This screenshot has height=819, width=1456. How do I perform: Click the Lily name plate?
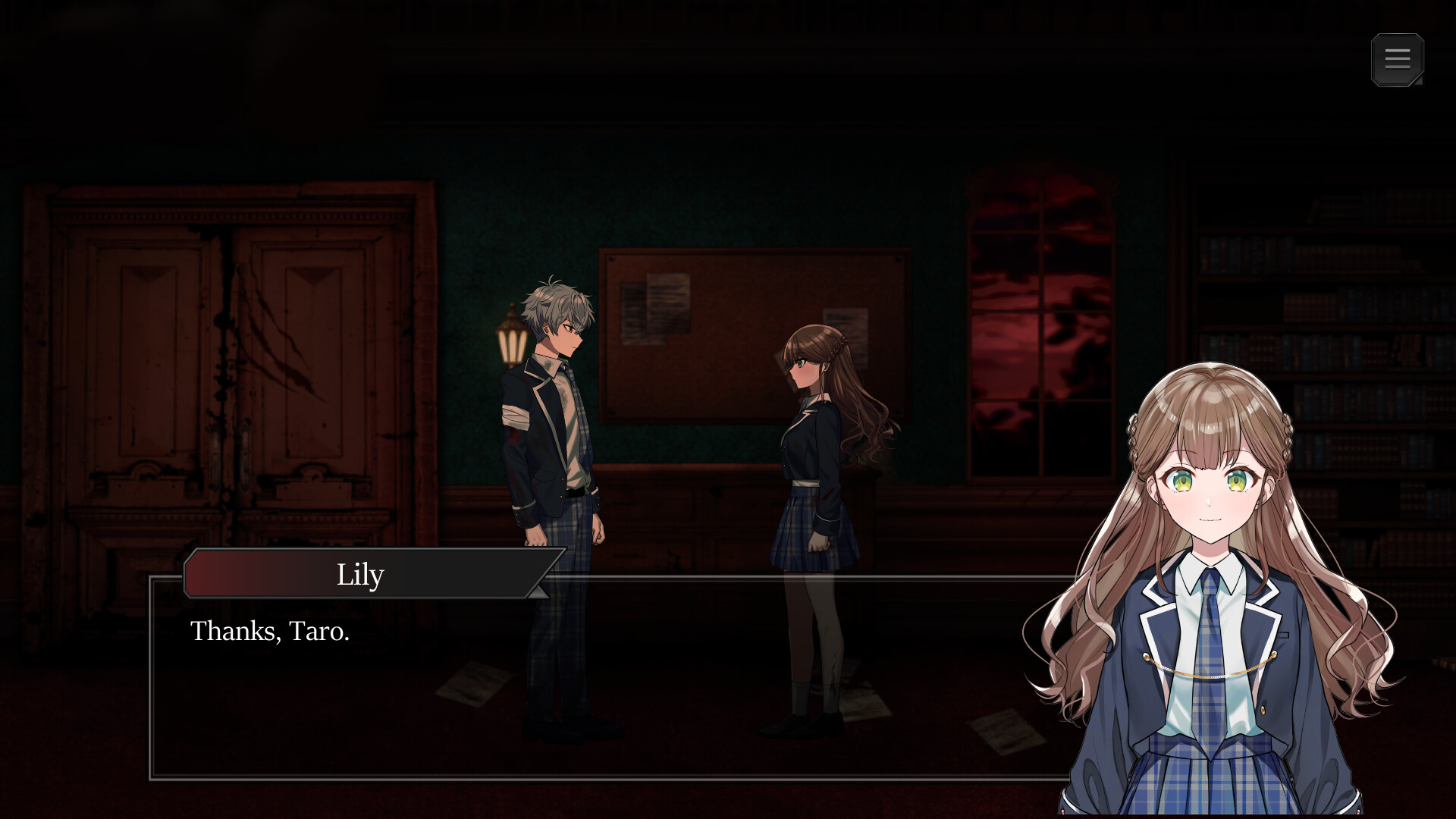point(362,574)
